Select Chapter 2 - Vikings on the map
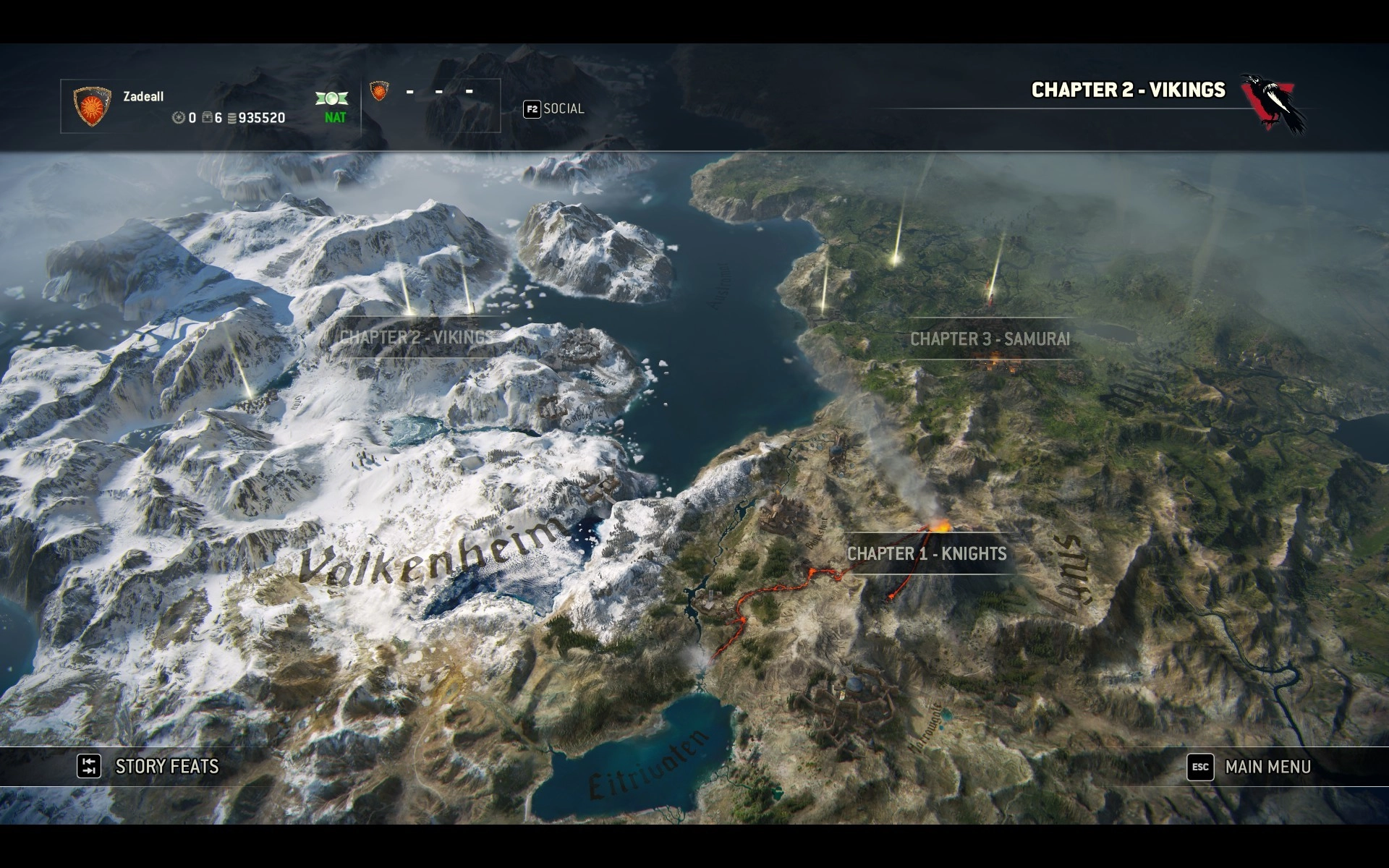 coord(414,337)
